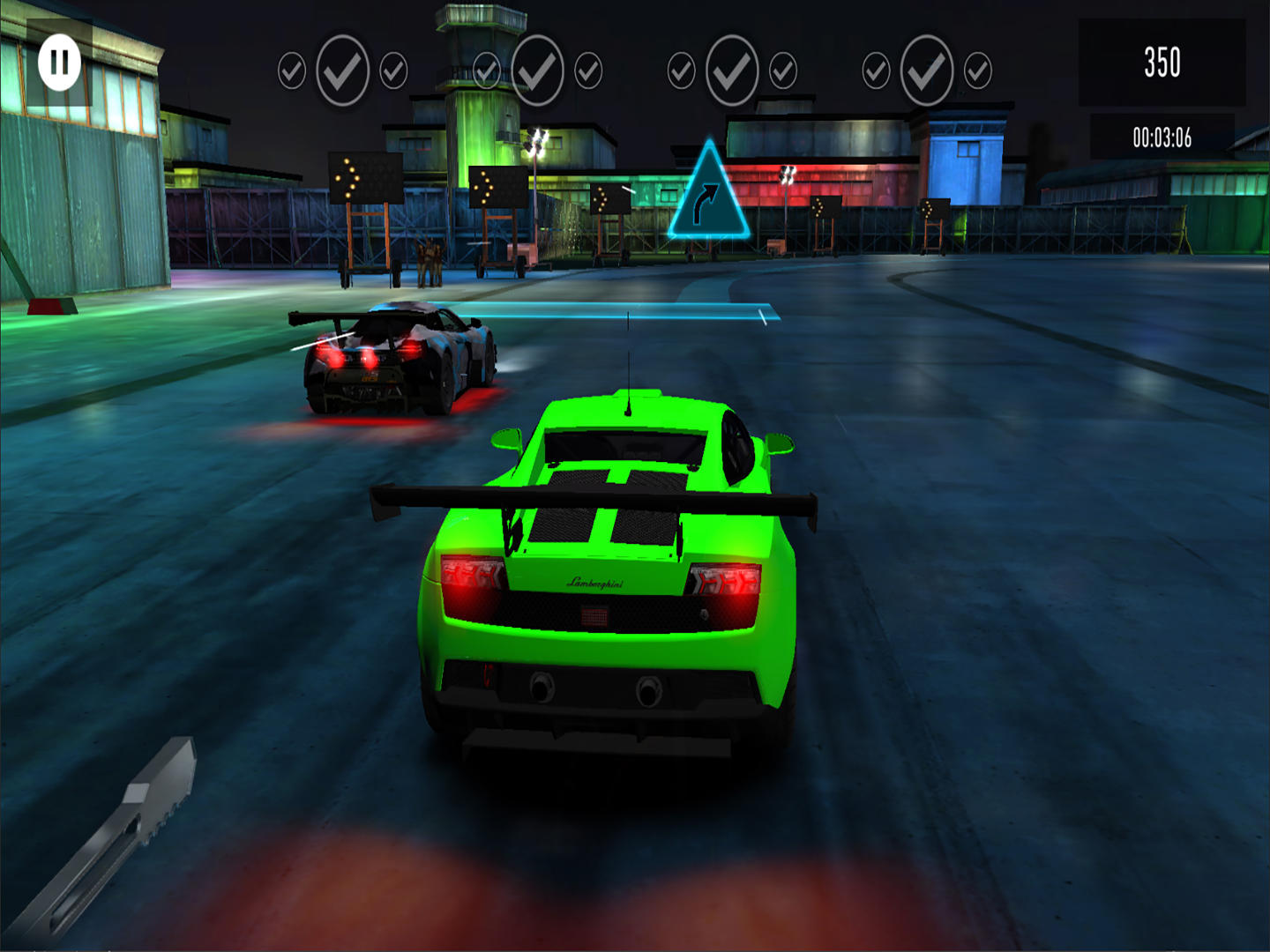The height and width of the screenshot is (952, 1270).
Task: Toggle the small checkmark left of the second group
Action: click(x=485, y=71)
